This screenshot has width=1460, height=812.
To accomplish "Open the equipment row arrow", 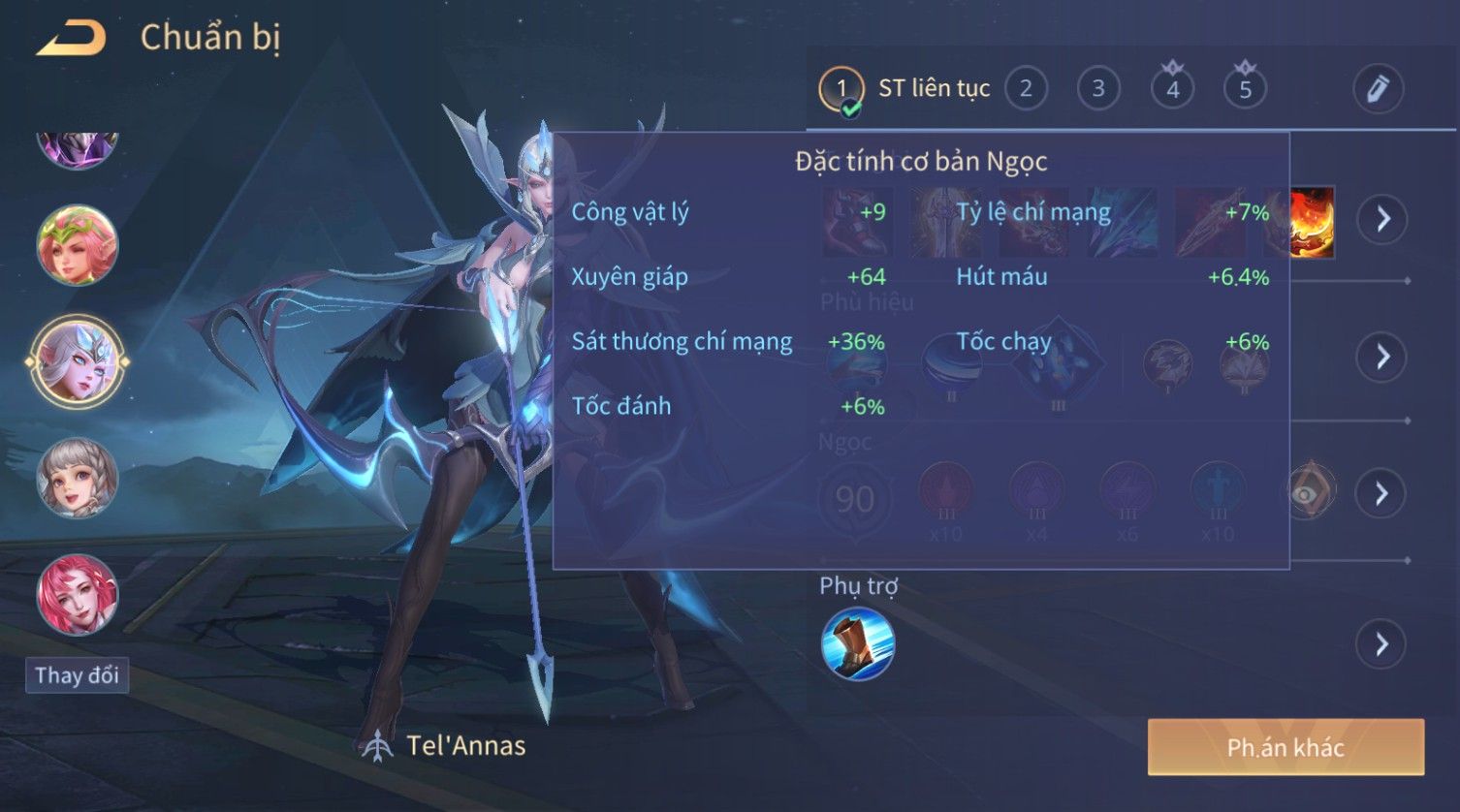I will pos(1381,219).
